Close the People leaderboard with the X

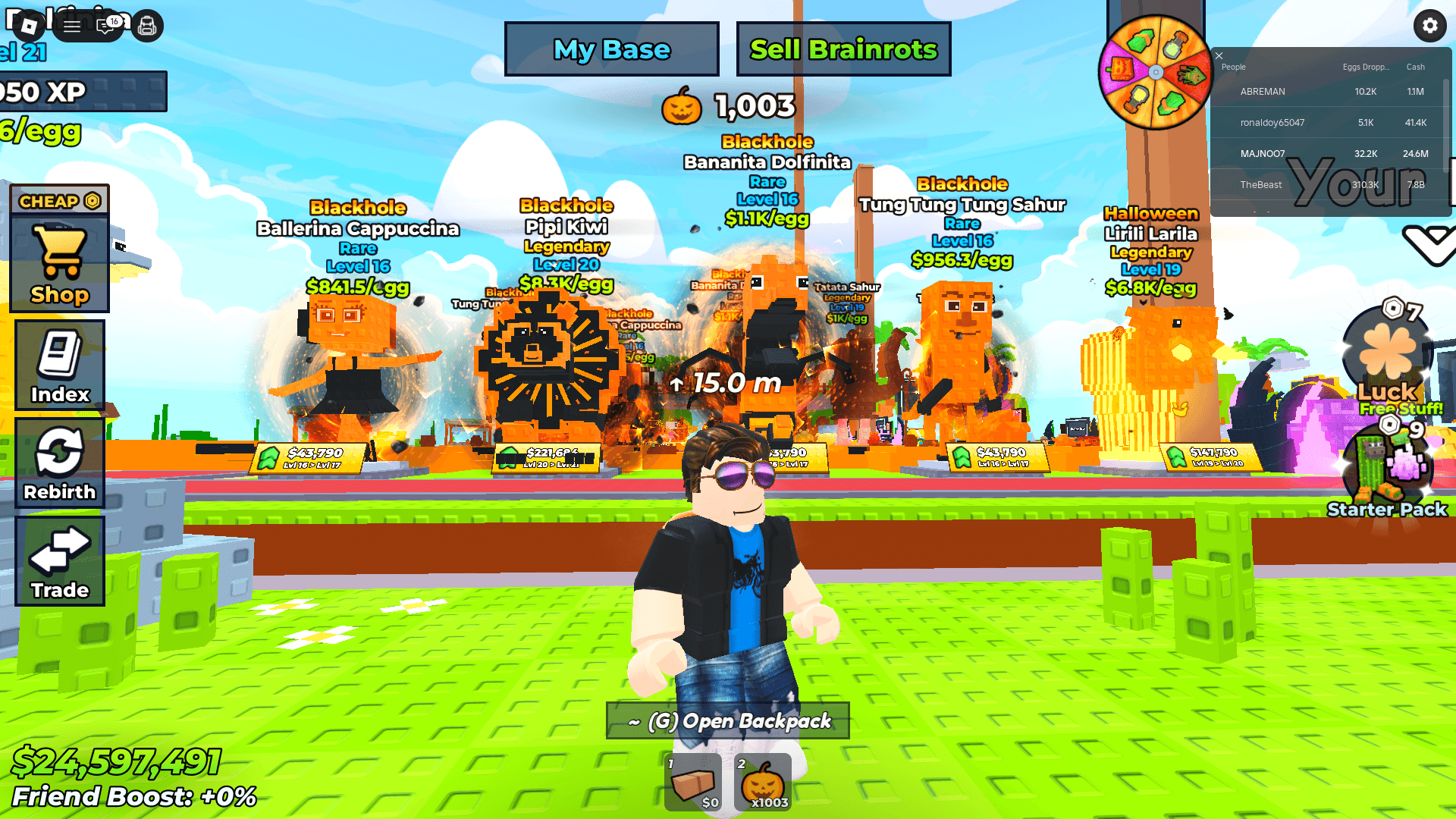[1219, 55]
